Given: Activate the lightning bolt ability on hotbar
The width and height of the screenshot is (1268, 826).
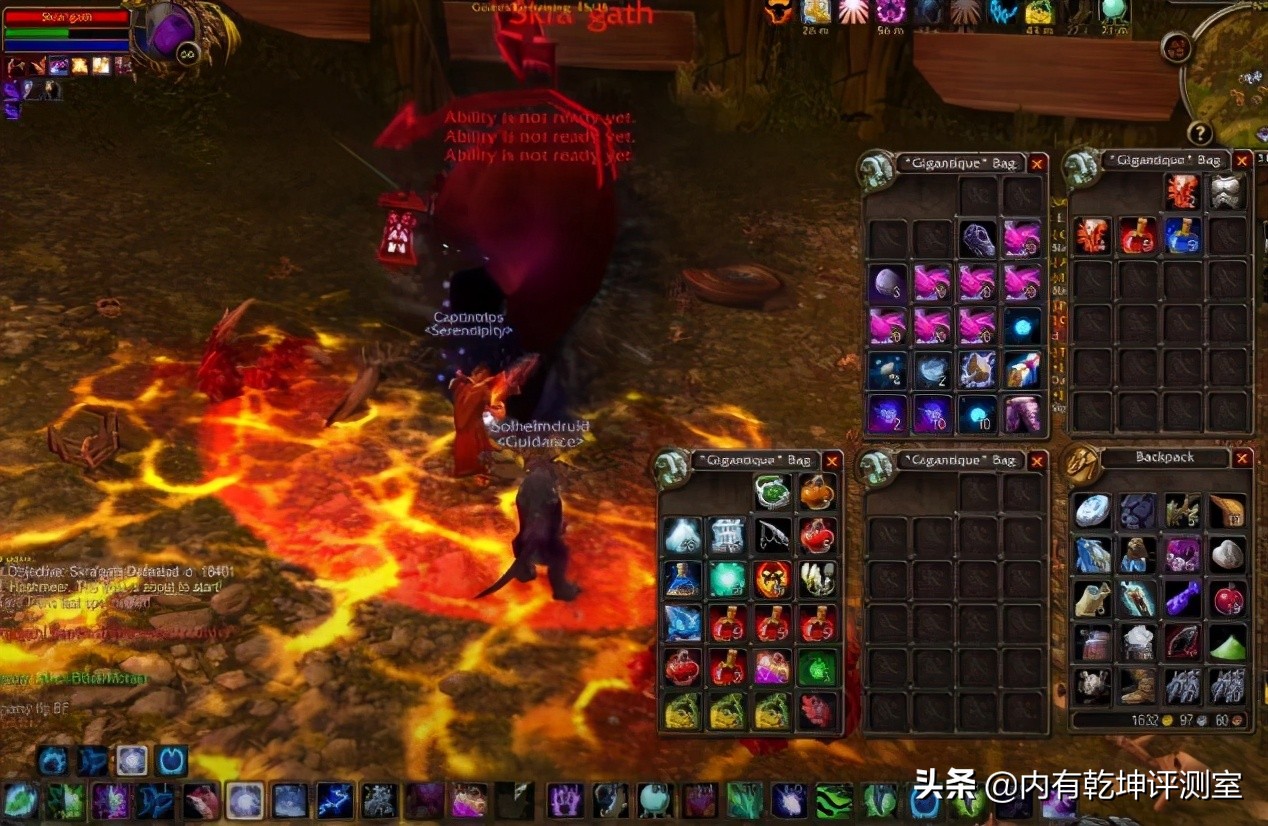Looking at the screenshot, I should 334,800.
